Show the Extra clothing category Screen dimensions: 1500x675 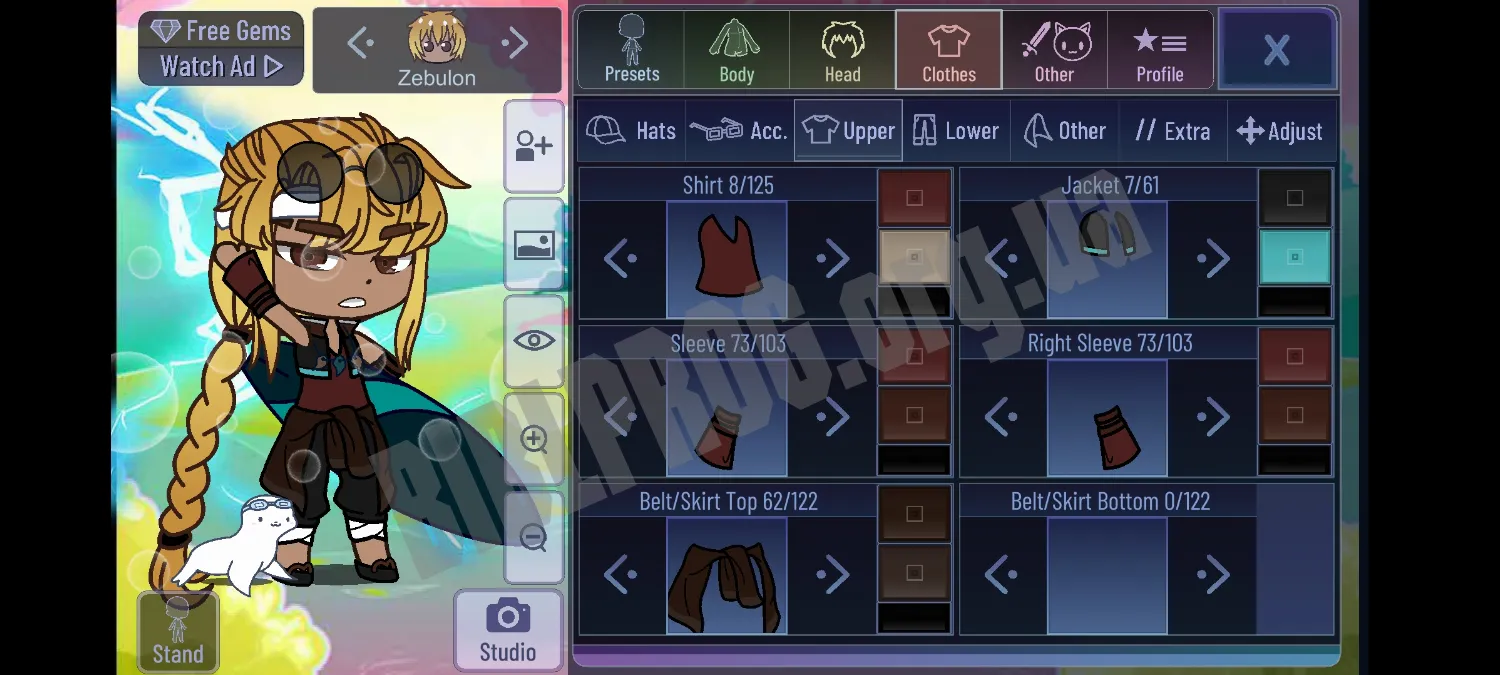(x=1172, y=131)
